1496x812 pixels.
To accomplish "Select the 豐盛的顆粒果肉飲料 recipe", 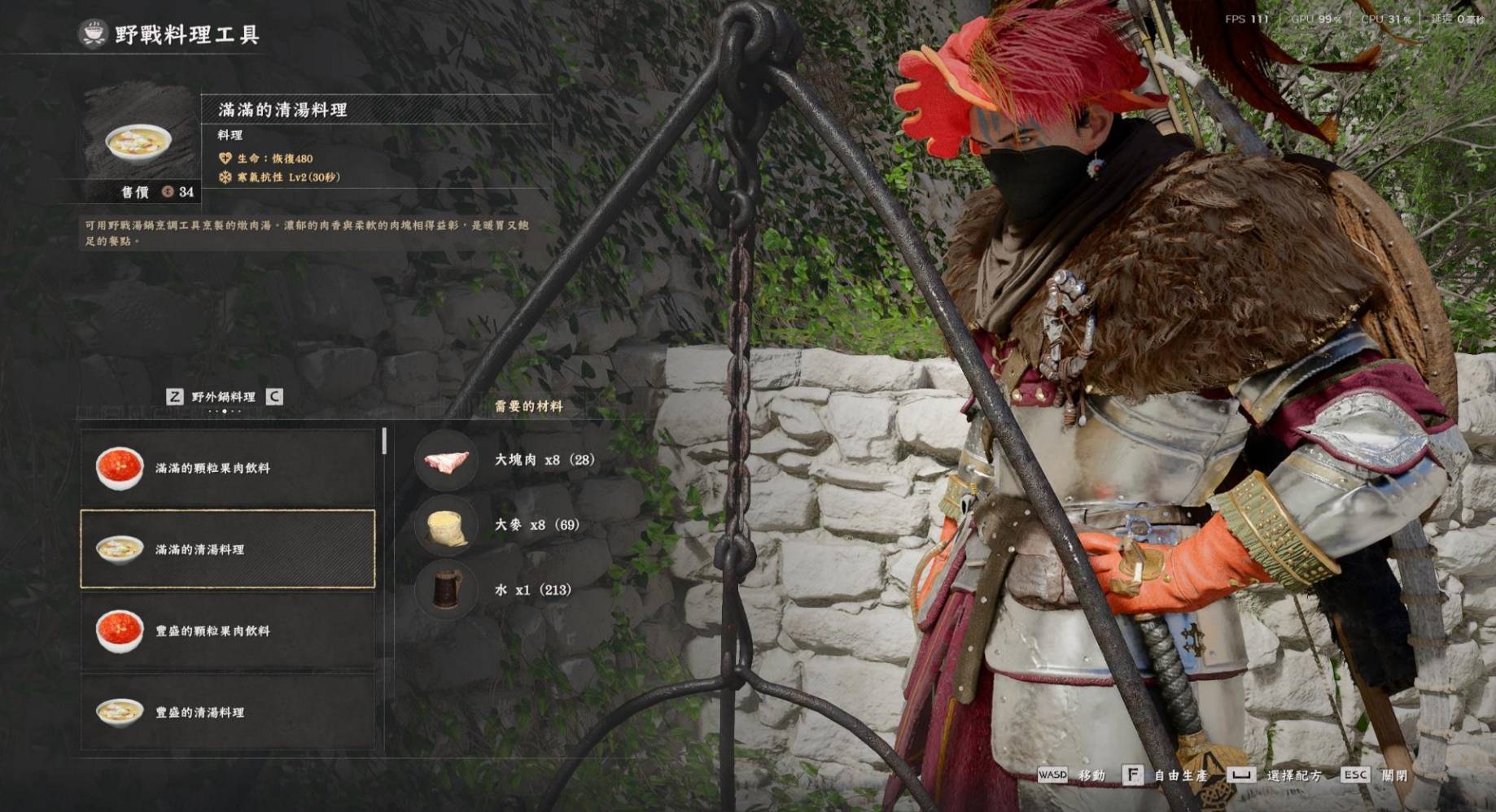I will [x=227, y=631].
